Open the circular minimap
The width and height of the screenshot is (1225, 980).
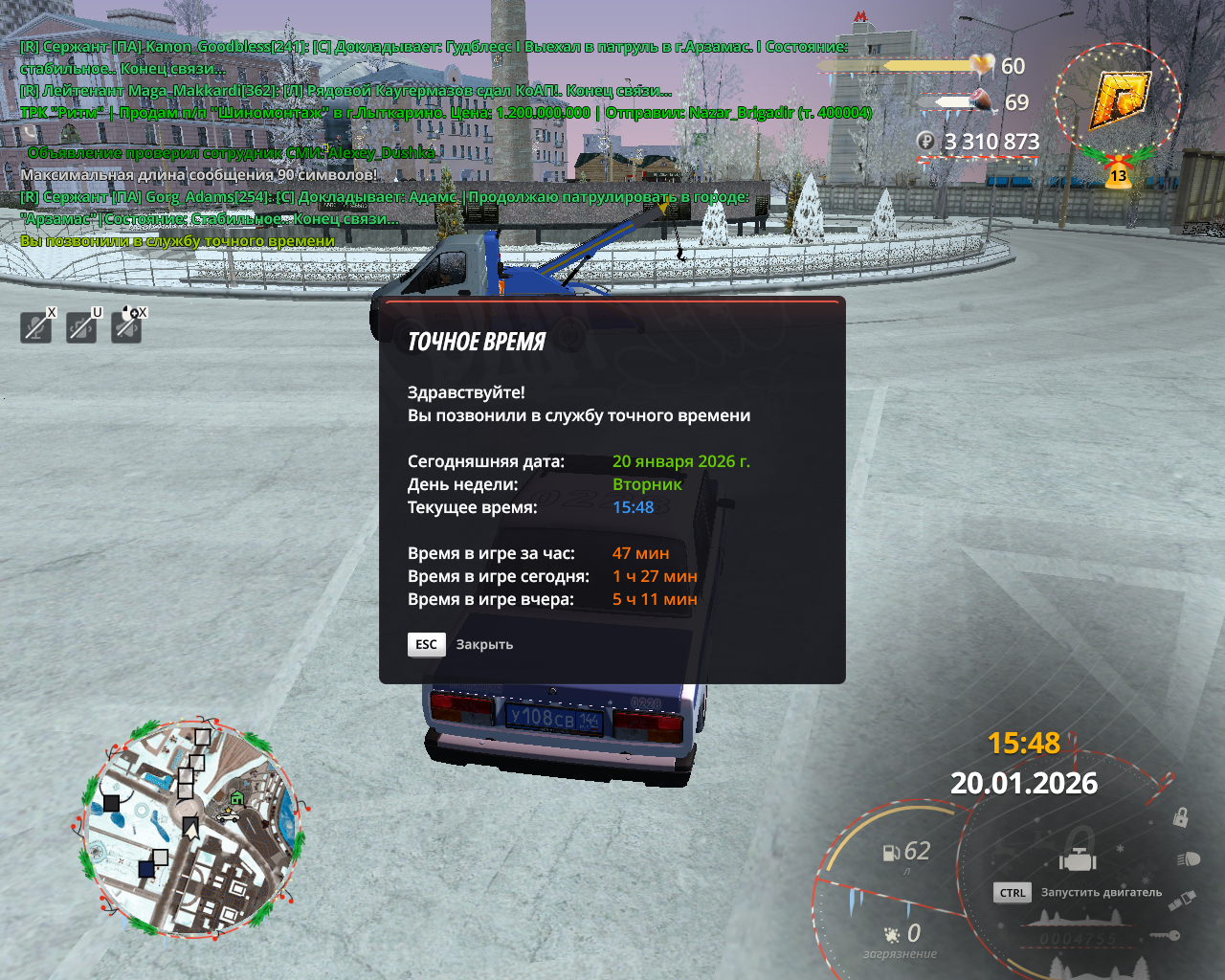tap(189, 828)
